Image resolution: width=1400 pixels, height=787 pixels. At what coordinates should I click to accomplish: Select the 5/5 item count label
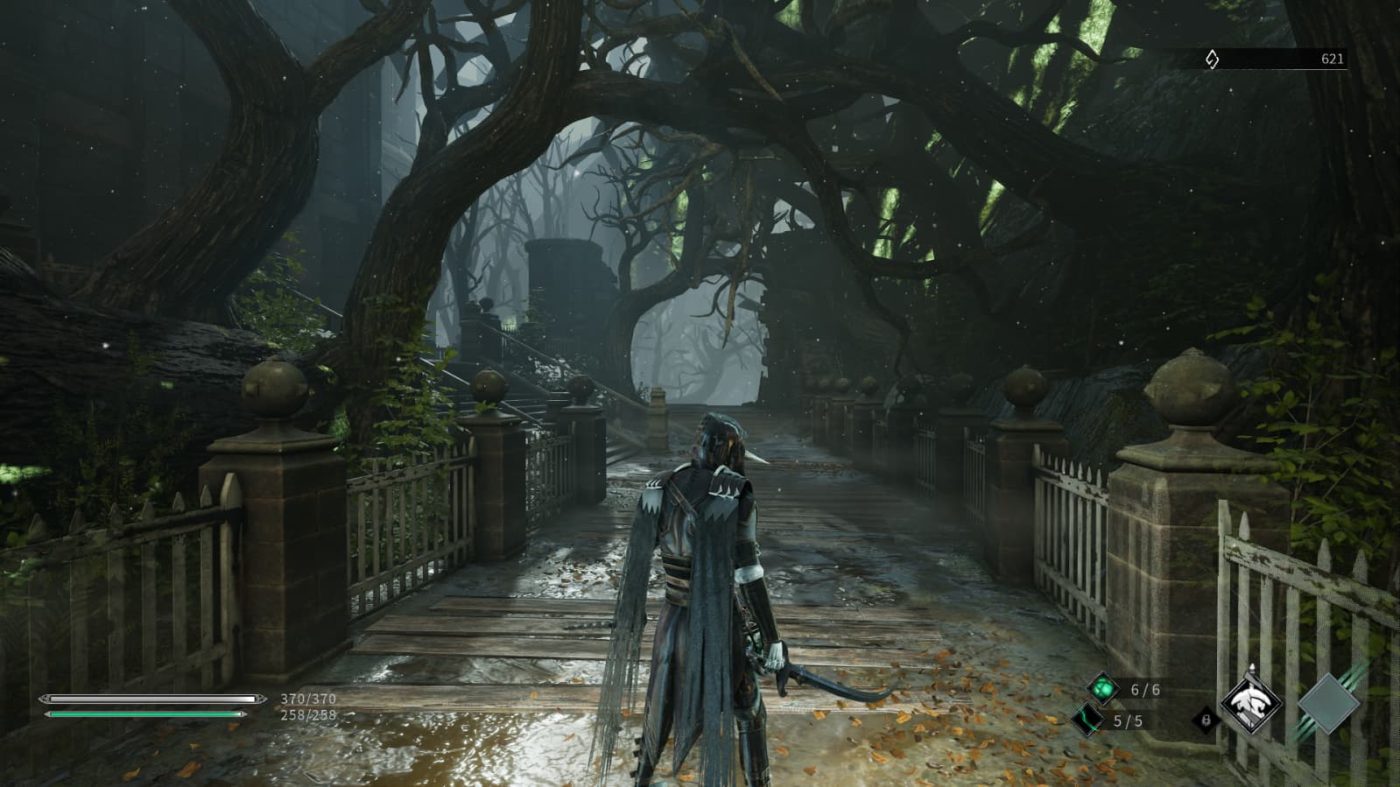[1129, 720]
